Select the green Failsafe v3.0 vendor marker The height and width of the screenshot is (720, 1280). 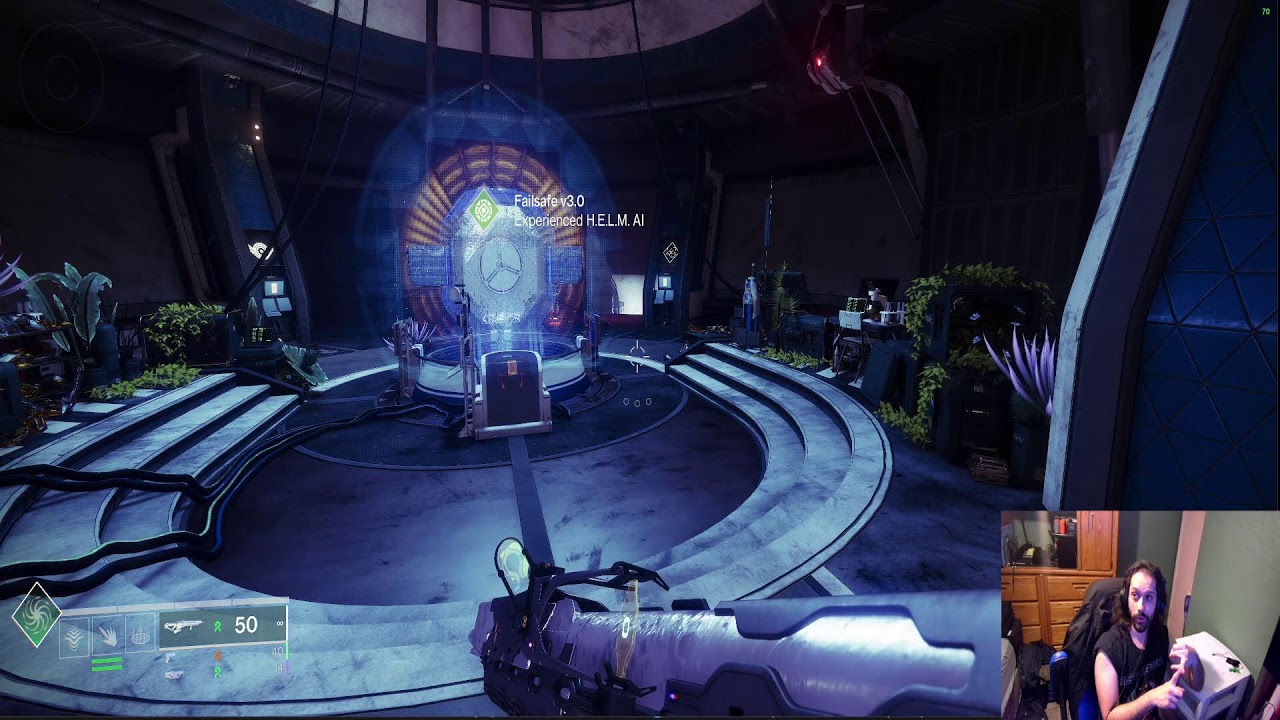484,211
